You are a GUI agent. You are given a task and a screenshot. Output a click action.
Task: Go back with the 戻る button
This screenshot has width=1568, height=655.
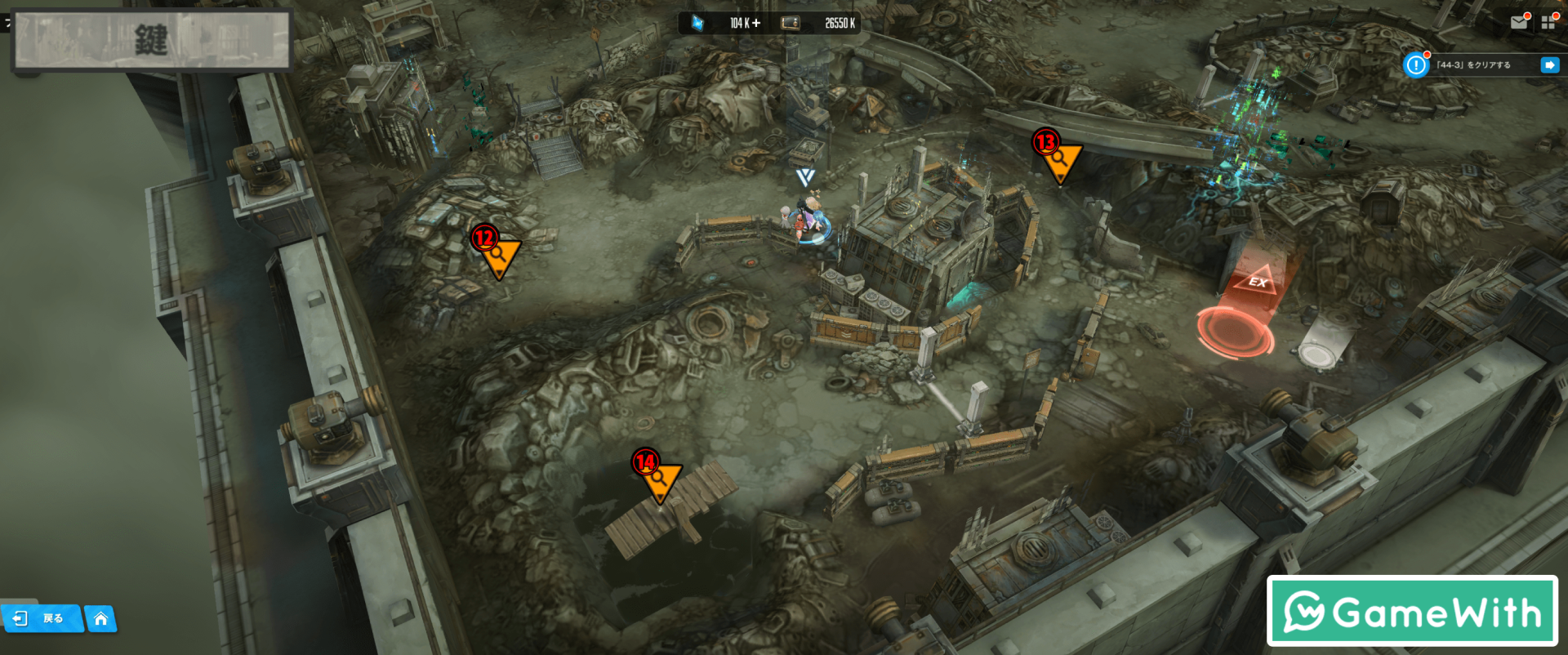(x=42, y=618)
